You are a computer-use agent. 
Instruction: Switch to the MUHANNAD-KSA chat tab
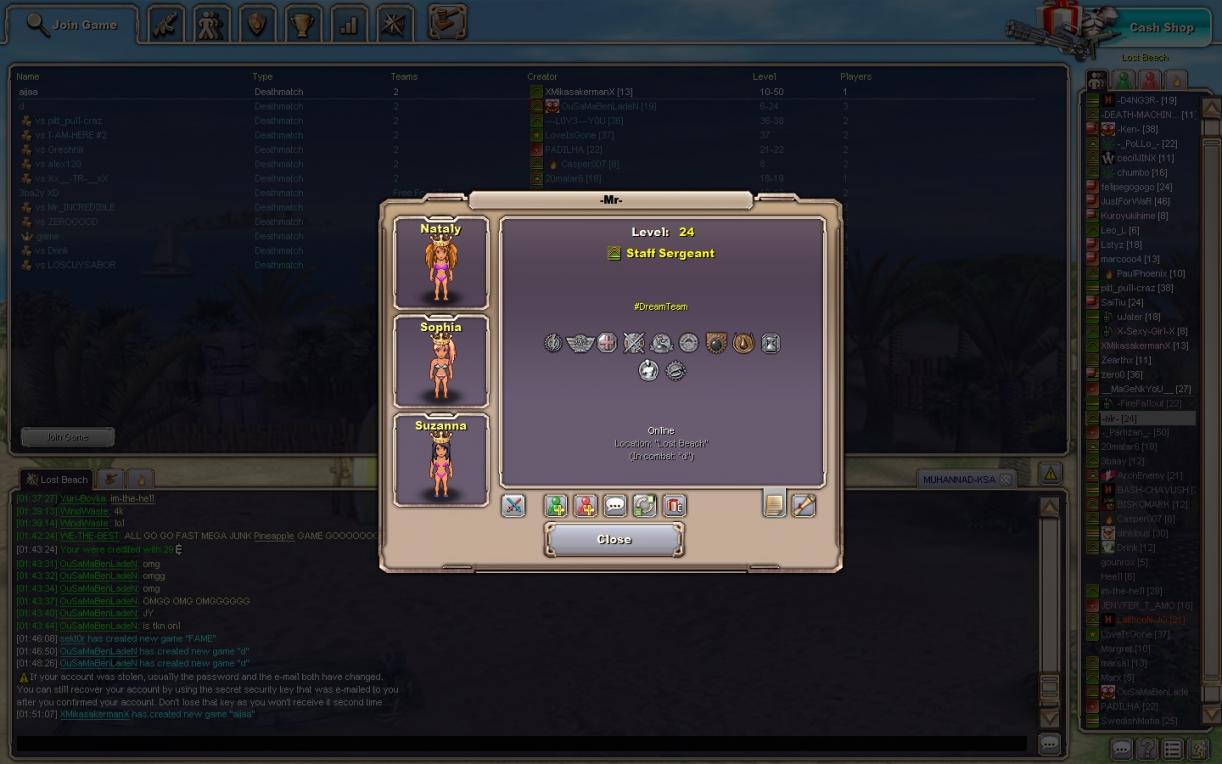(959, 480)
